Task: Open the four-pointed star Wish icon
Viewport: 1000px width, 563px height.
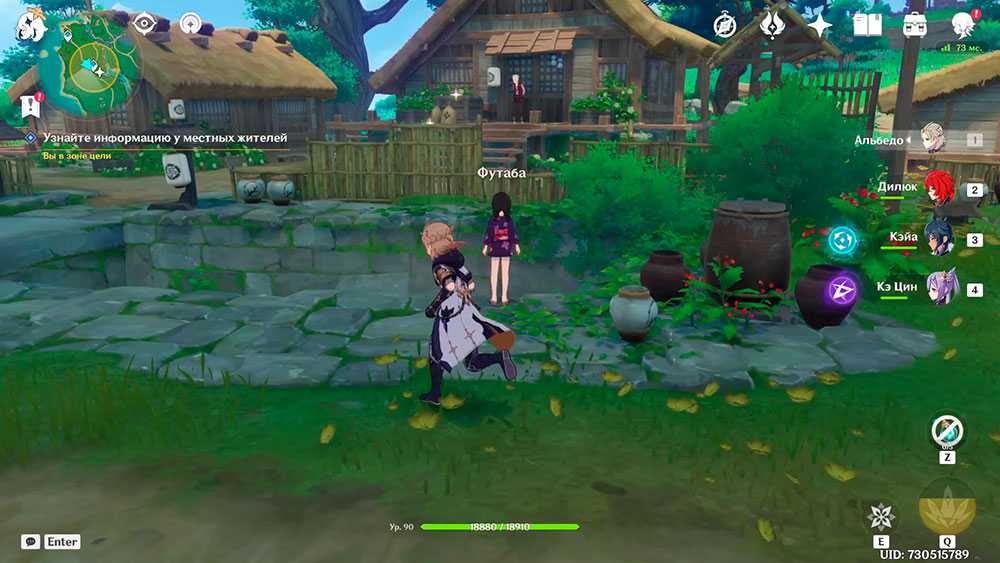Action: [x=820, y=25]
